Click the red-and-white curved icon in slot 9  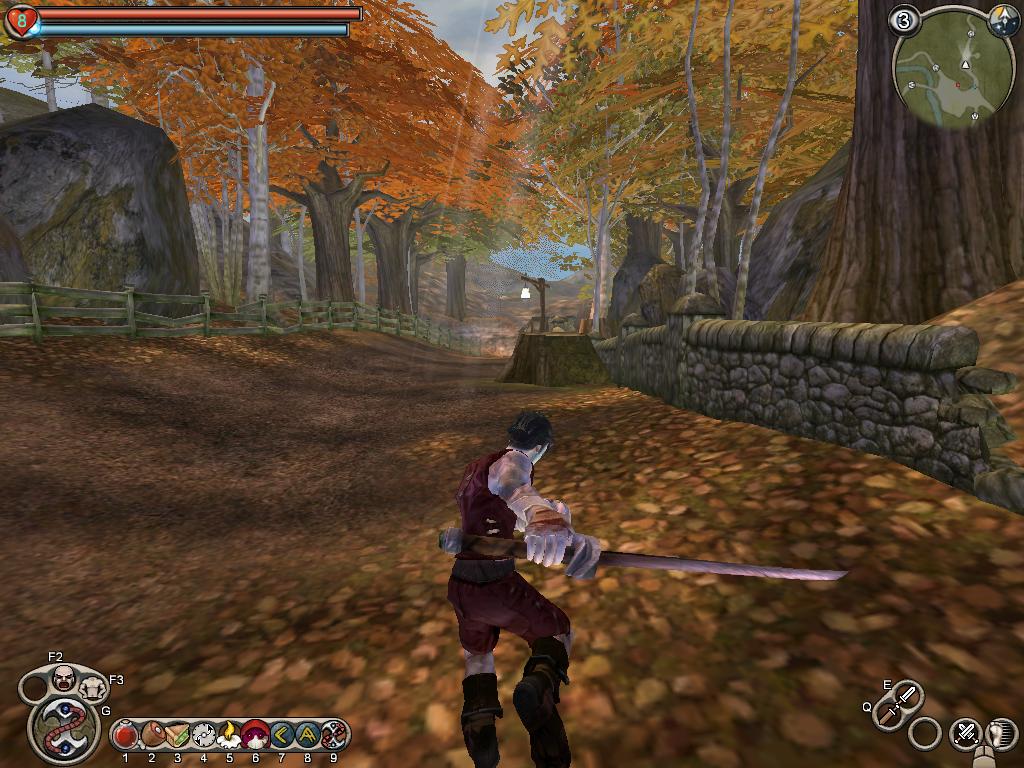[333, 736]
